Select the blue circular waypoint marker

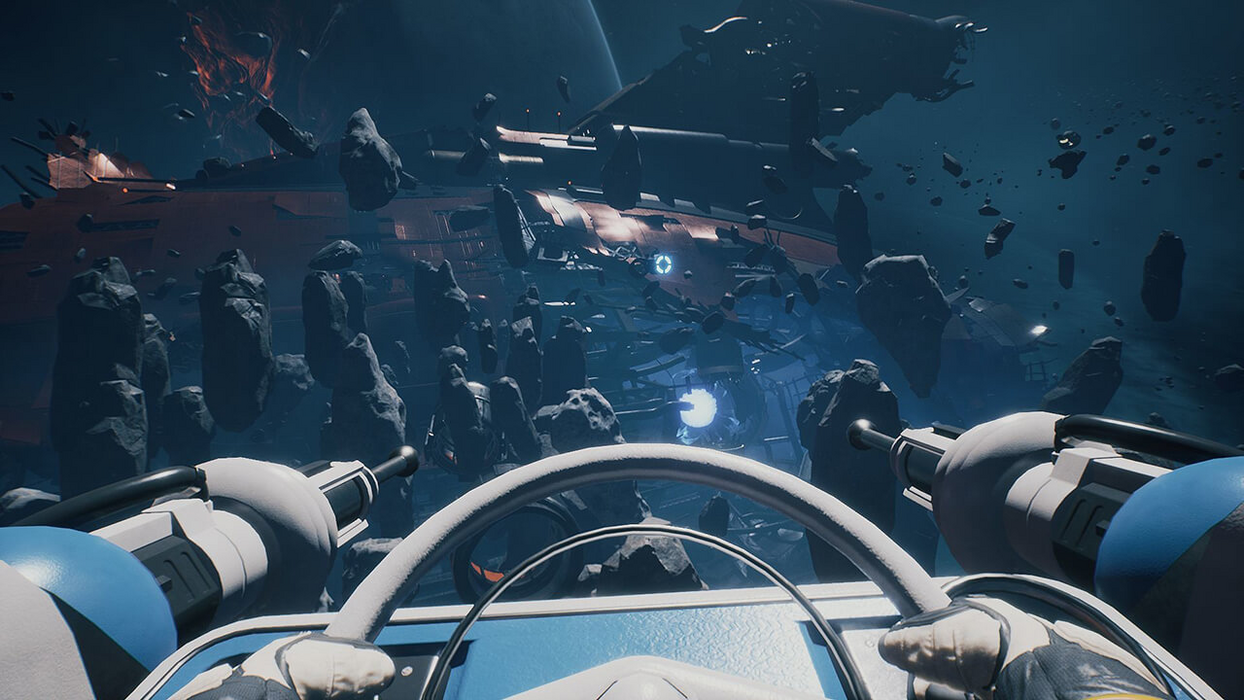[x=662, y=264]
